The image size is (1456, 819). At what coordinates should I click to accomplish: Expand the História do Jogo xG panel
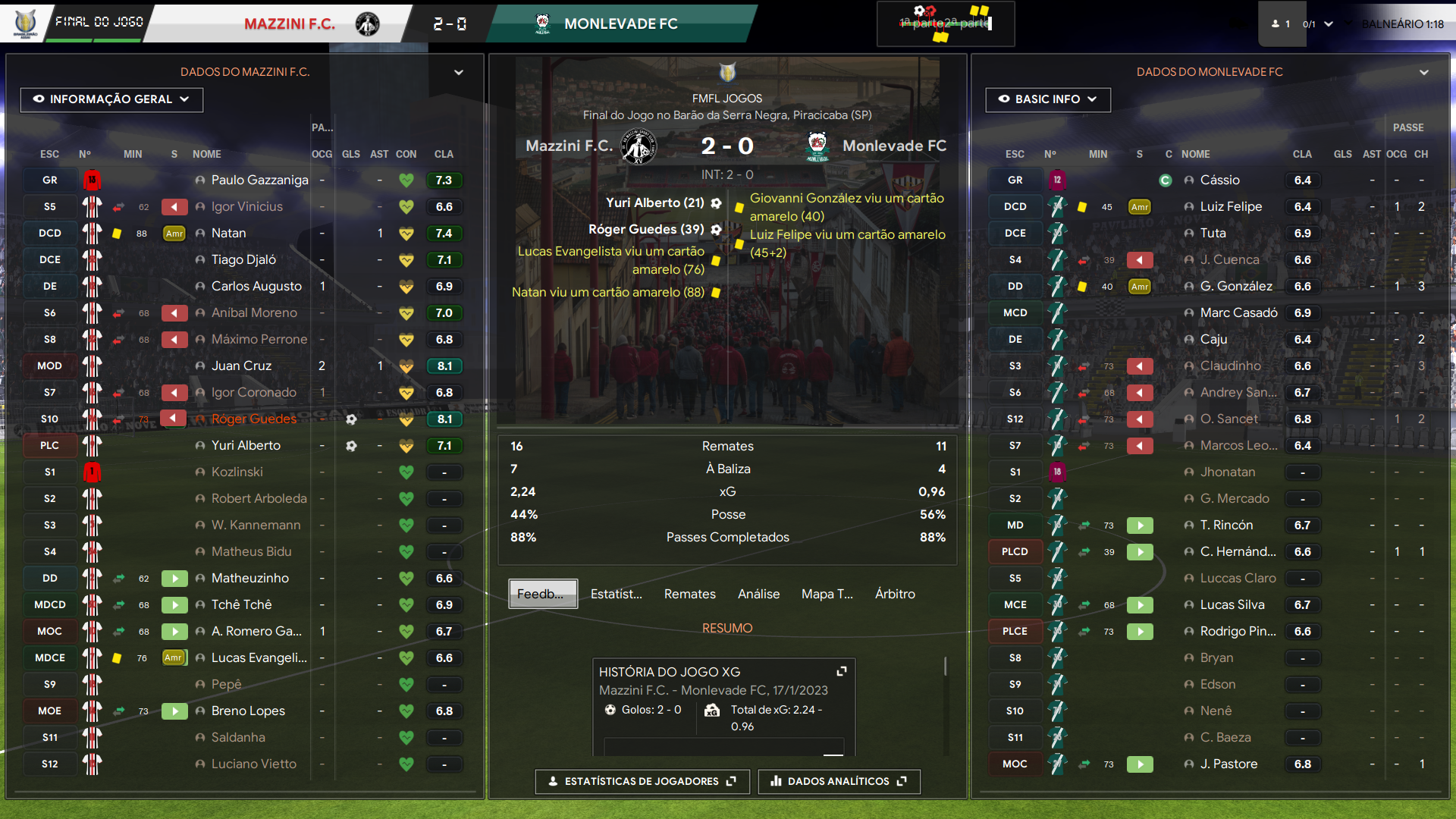pyautogui.click(x=841, y=671)
